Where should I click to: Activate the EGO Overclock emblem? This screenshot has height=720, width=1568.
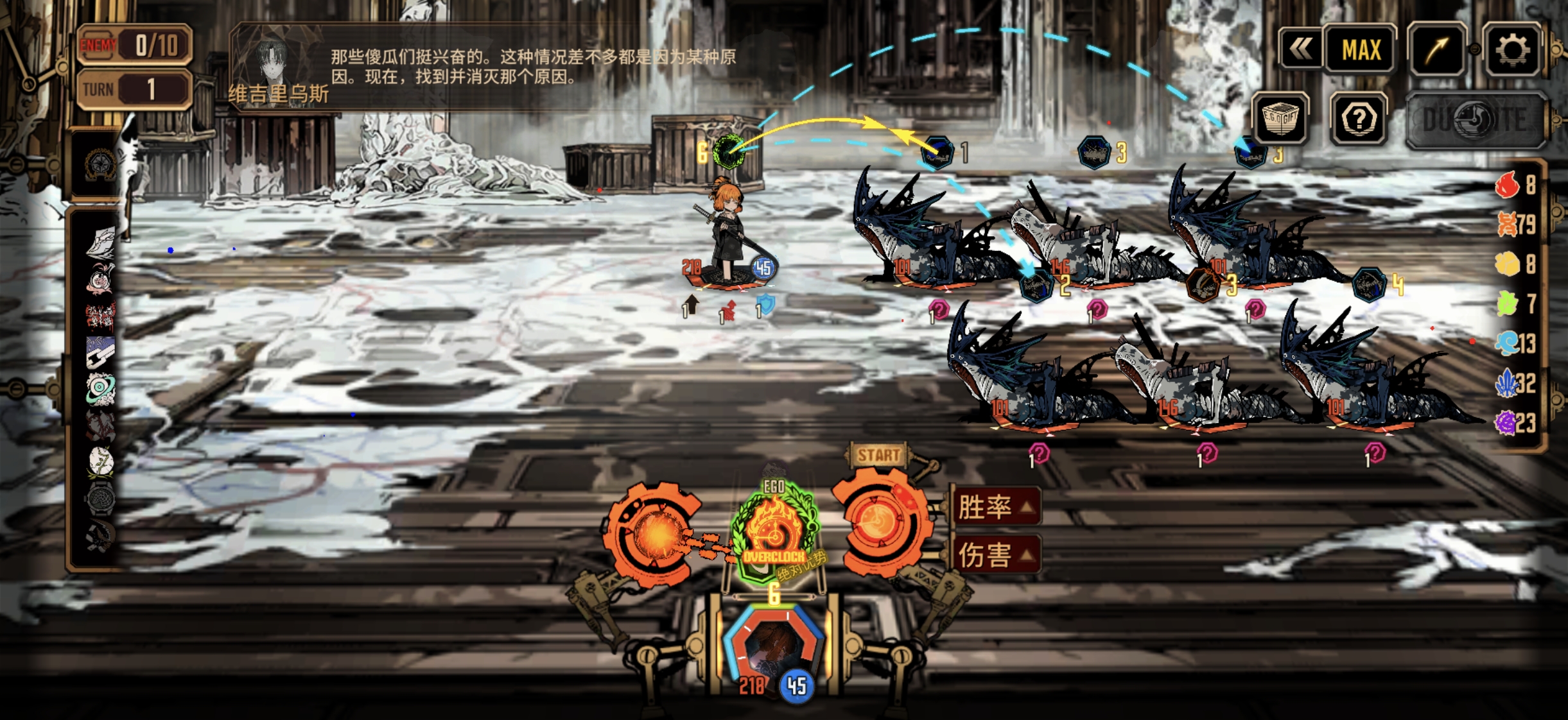pyautogui.click(x=774, y=534)
